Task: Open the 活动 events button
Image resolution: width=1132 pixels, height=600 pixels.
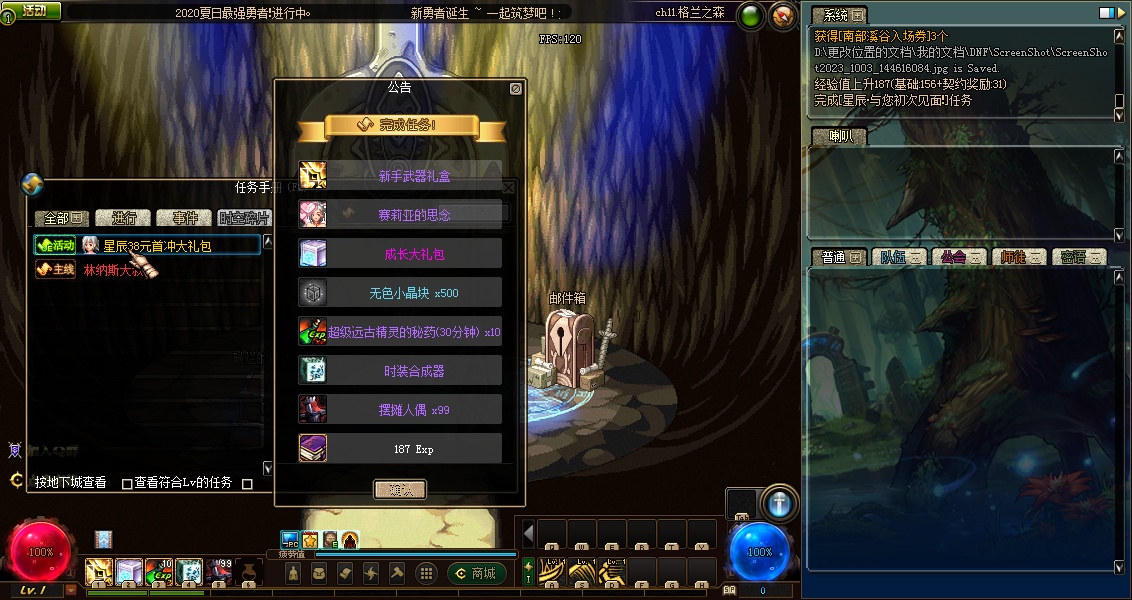Action: [x=32, y=11]
